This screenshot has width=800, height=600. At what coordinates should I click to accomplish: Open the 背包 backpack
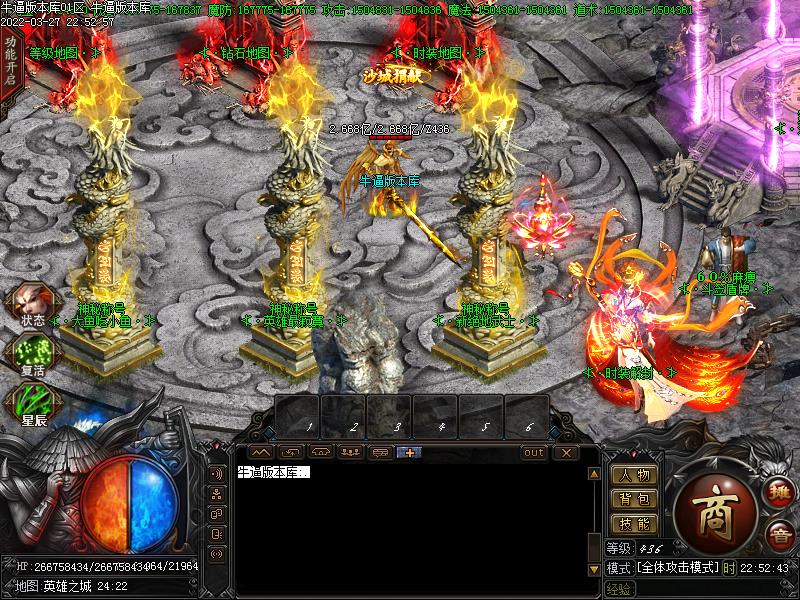[x=634, y=499]
